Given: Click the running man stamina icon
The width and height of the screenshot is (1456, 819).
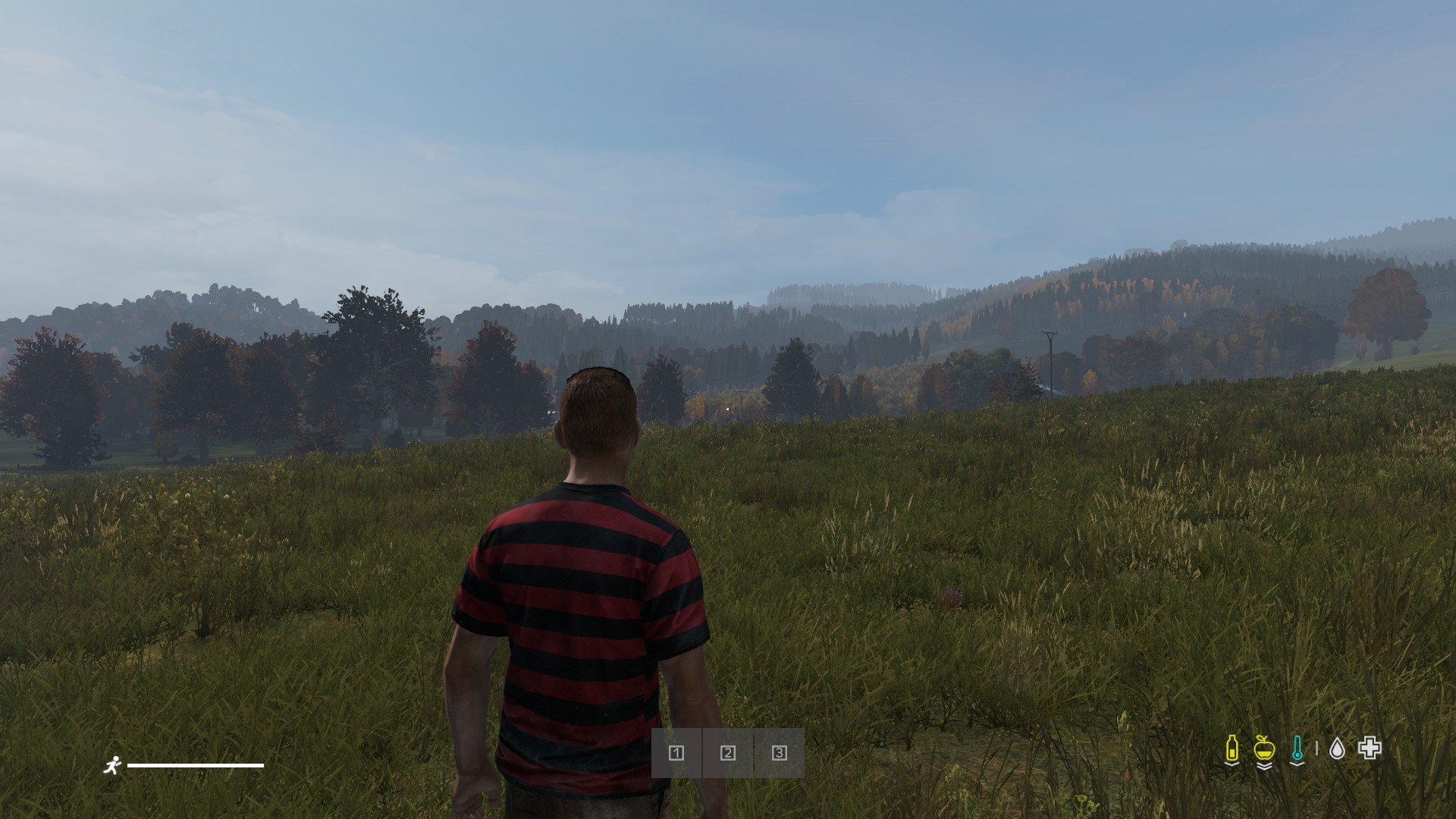Looking at the screenshot, I should (112, 765).
